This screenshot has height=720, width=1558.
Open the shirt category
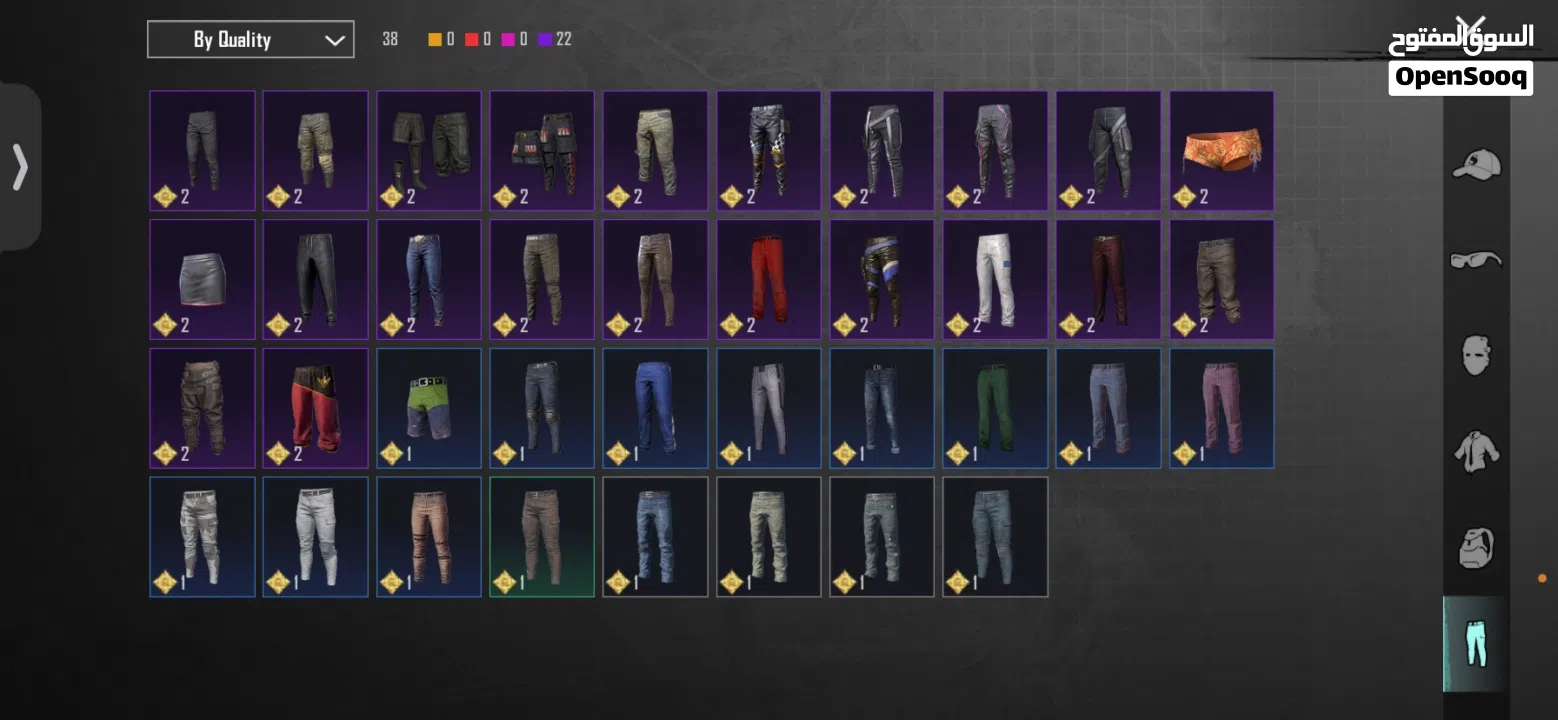pyautogui.click(x=1476, y=452)
